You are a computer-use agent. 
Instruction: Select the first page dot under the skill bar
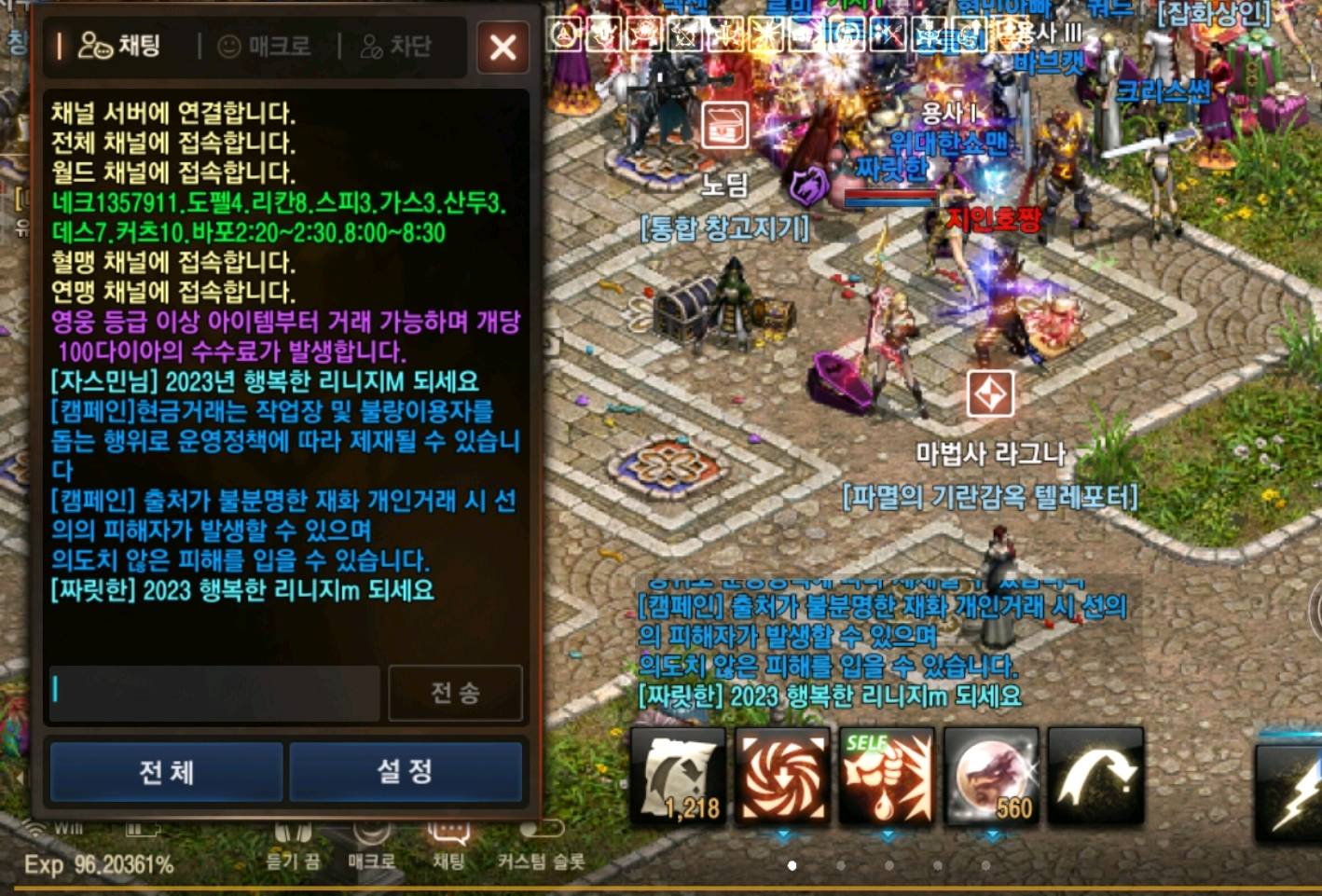[x=792, y=867]
